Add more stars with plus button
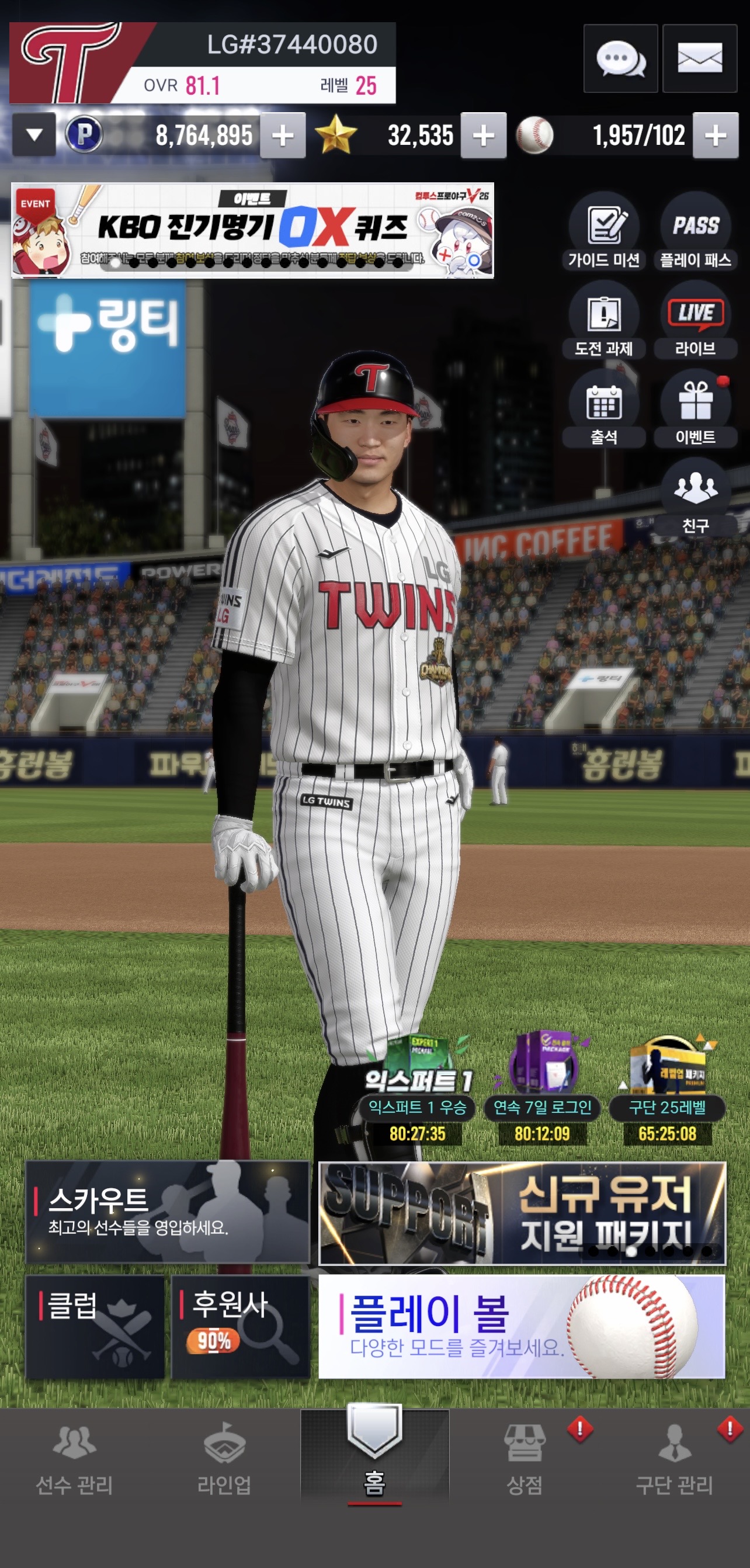750x1568 pixels. pos(484,135)
